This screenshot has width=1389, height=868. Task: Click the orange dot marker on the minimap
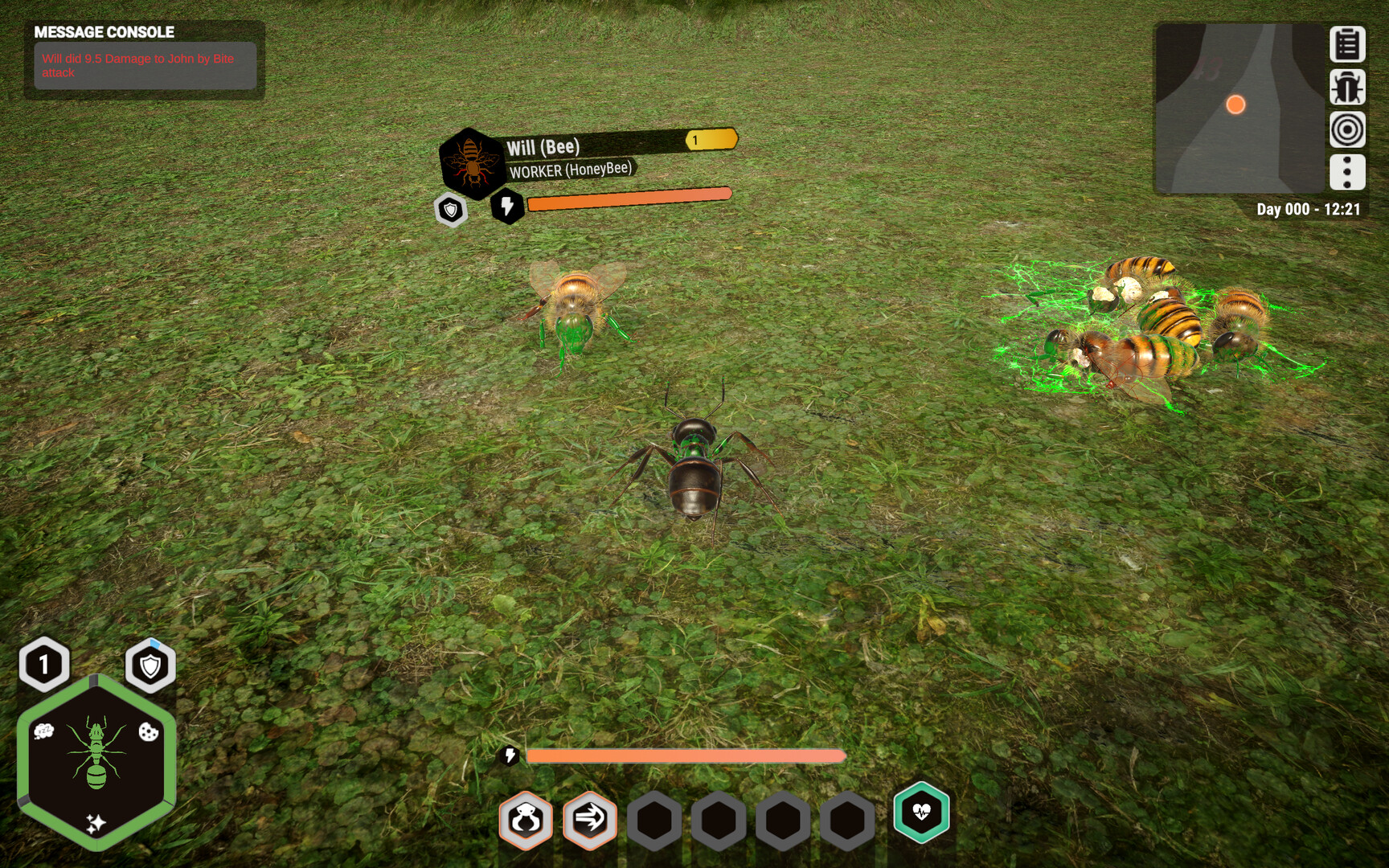[1235, 104]
